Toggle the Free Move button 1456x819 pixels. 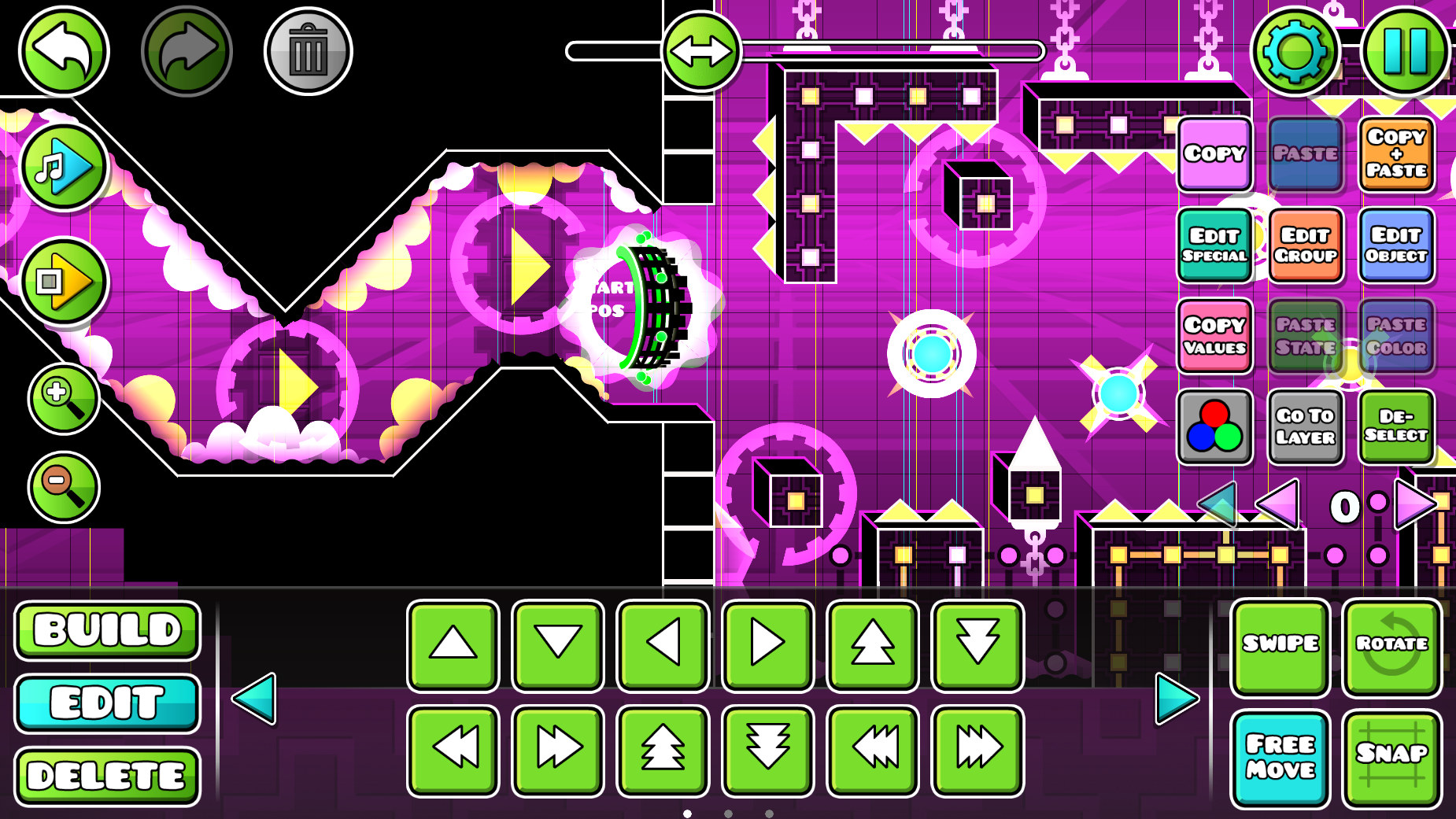1280,758
